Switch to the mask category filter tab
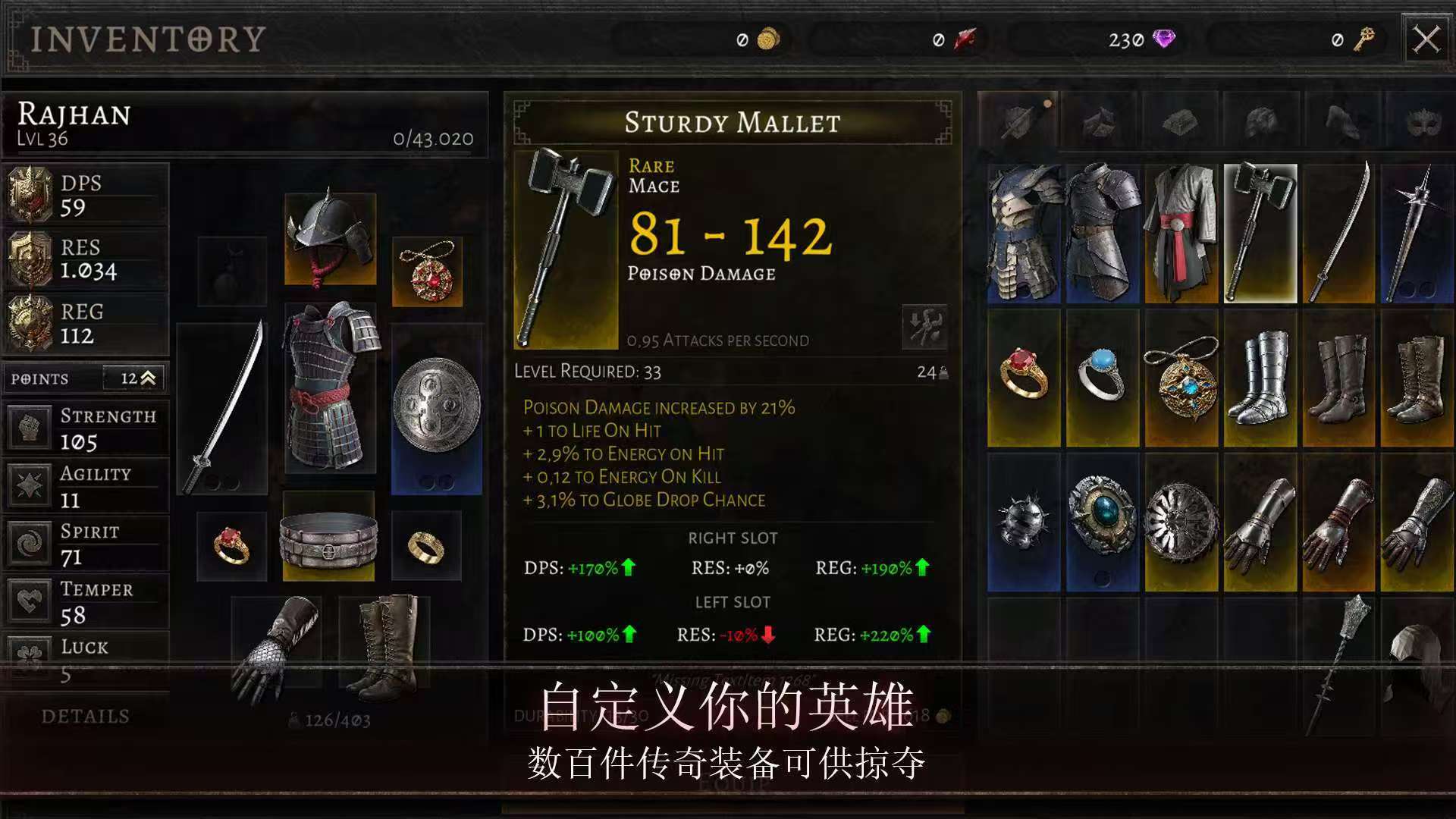 (x=1426, y=120)
